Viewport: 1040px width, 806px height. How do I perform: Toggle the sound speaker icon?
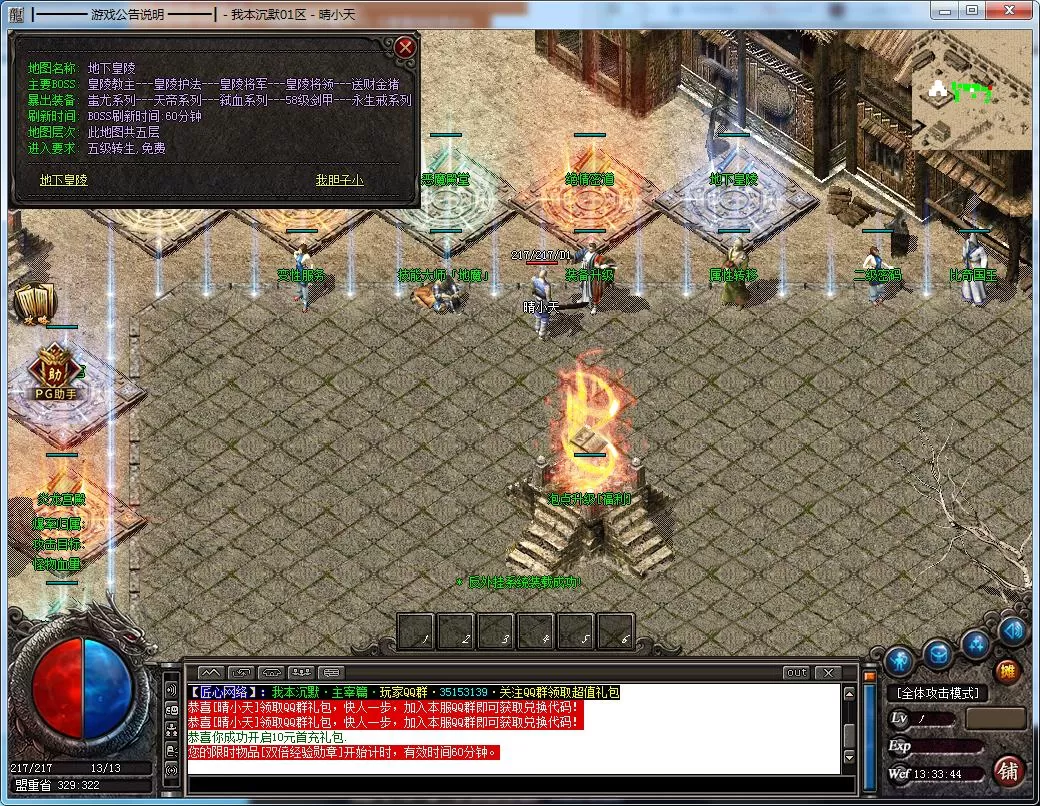pos(1012,631)
